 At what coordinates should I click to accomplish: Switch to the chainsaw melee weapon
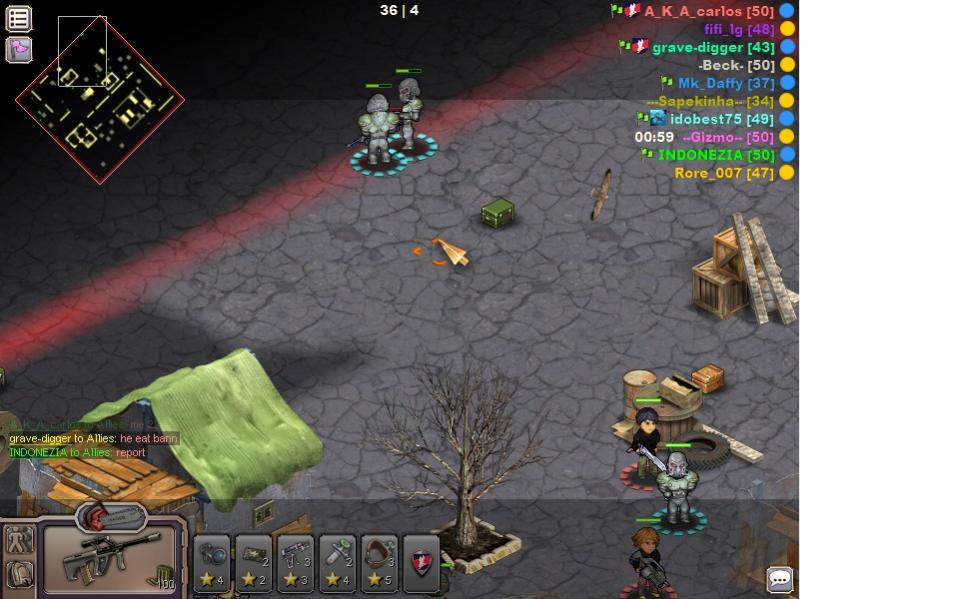(x=111, y=517)
